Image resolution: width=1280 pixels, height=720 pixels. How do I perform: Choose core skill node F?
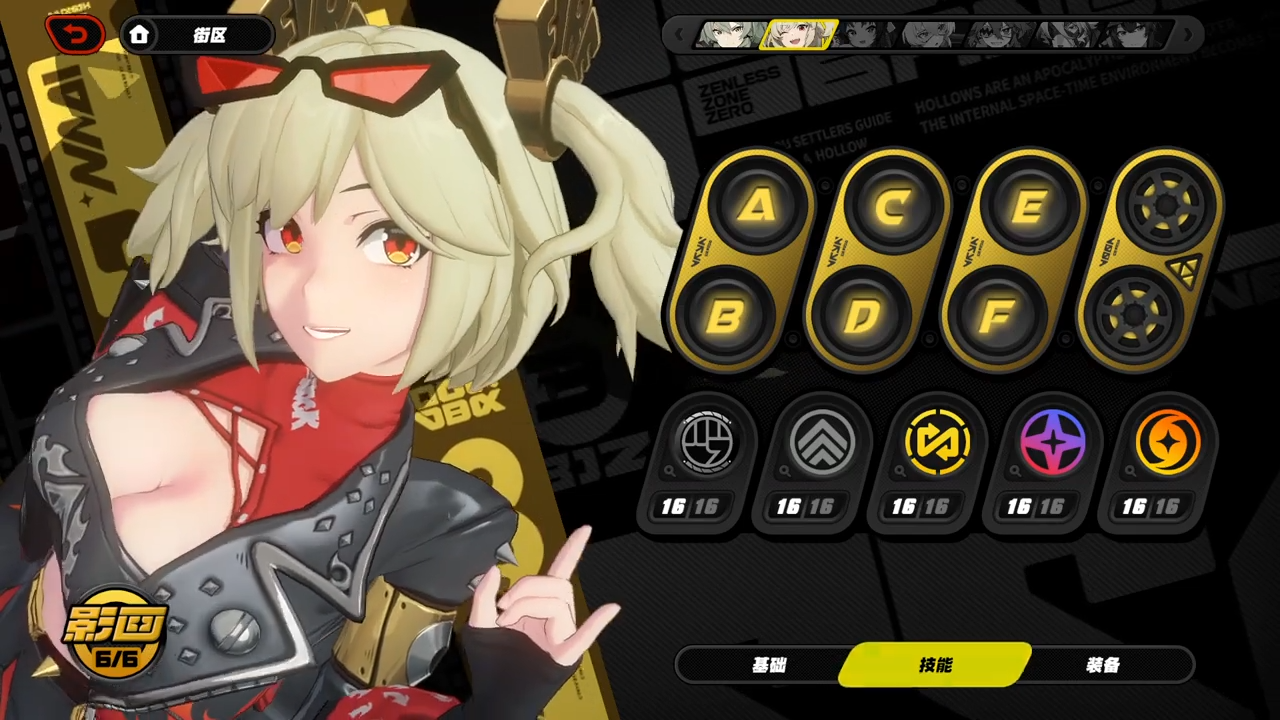point(995,317)
